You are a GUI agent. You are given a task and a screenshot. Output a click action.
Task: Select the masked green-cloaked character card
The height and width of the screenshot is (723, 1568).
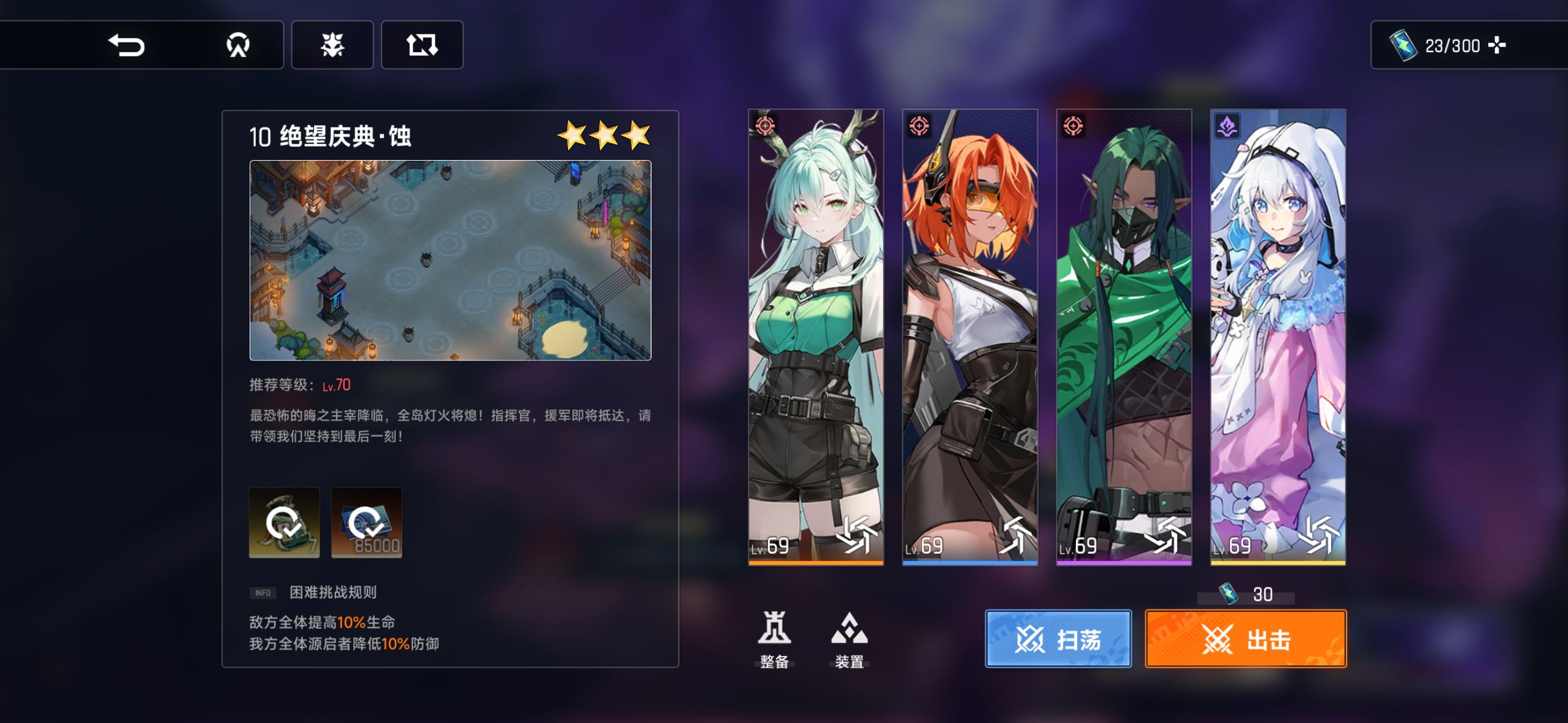1124,337
